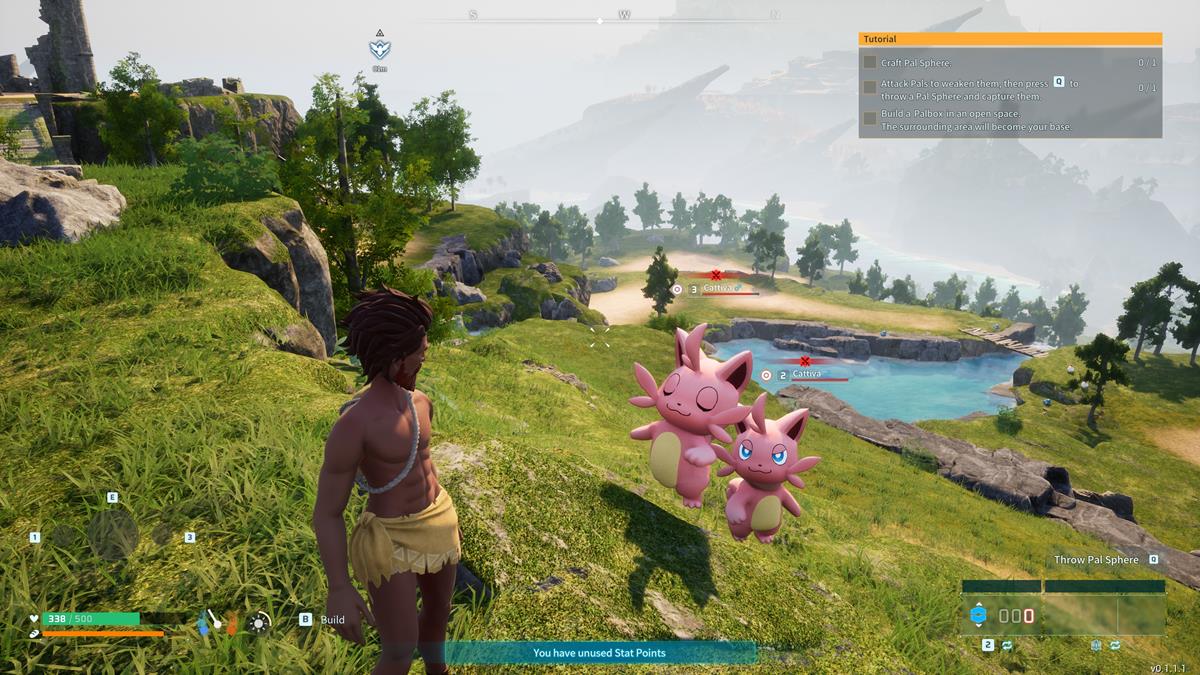Open the Build menu label

coord(332,620)
